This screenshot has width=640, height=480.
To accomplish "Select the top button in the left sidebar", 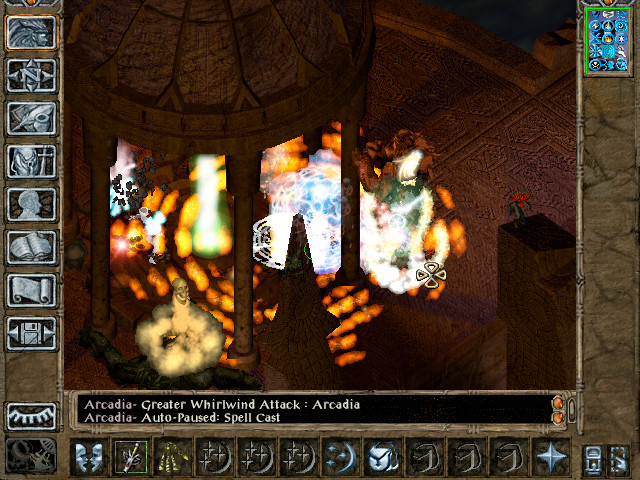I will click(x=32, y=31).
